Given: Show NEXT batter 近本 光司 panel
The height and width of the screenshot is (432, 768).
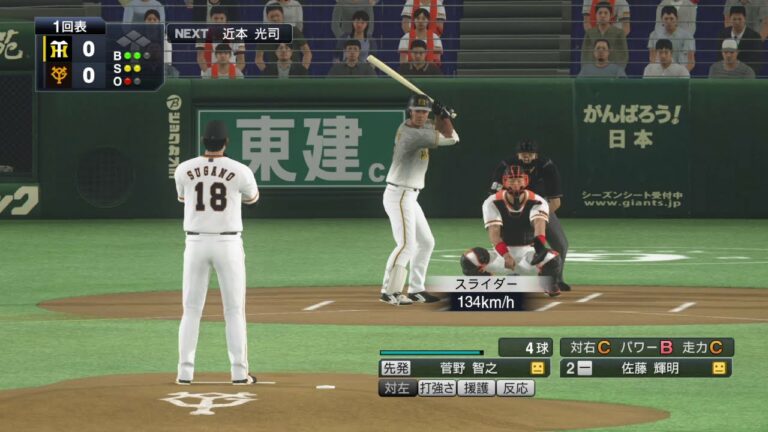Looking at the screenshot, I should coord(229,33).
